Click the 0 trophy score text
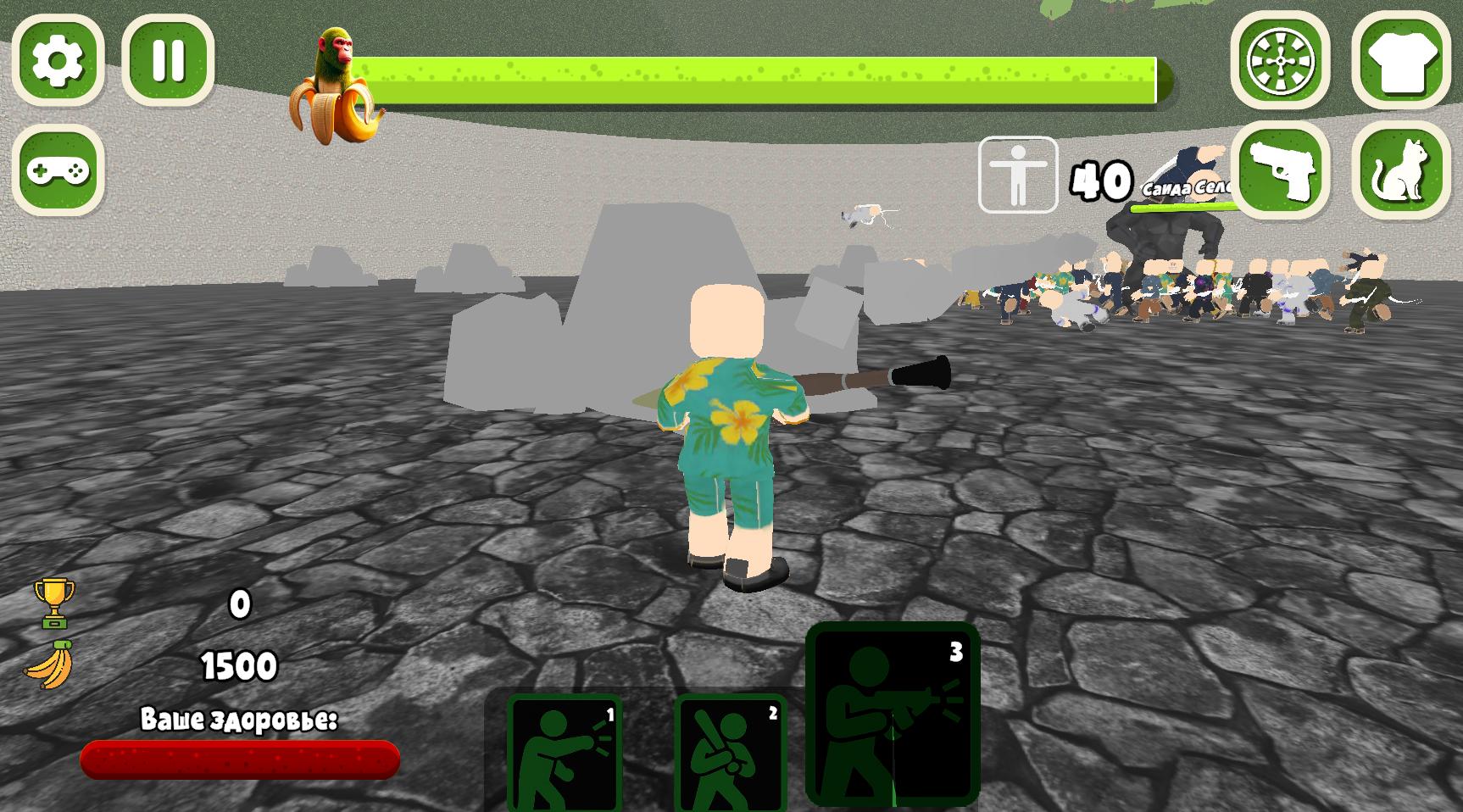This screenshot has width=1463, height=812. coord(238,605)
